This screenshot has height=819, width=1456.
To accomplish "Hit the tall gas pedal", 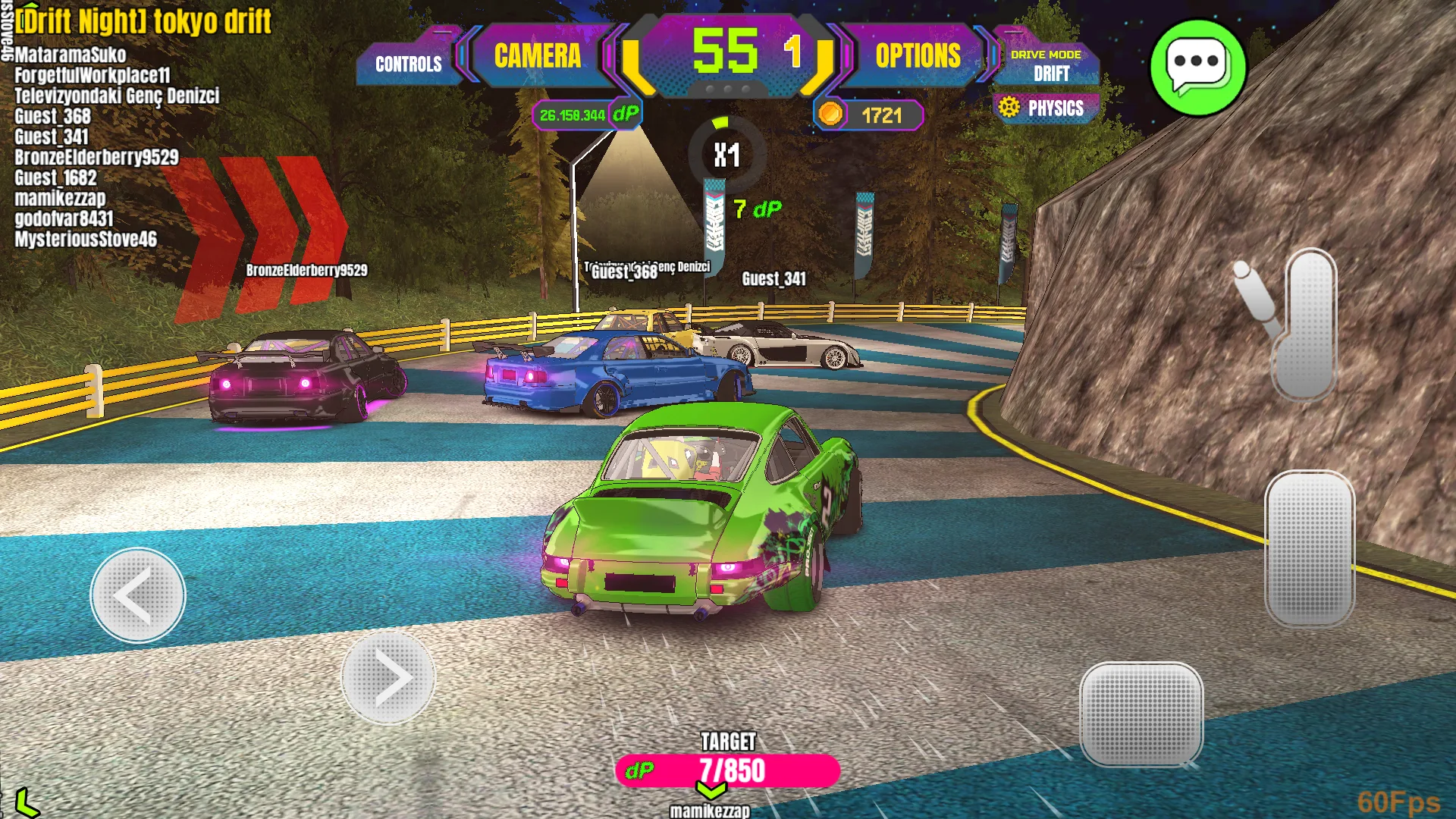I will click(1310, 548).
